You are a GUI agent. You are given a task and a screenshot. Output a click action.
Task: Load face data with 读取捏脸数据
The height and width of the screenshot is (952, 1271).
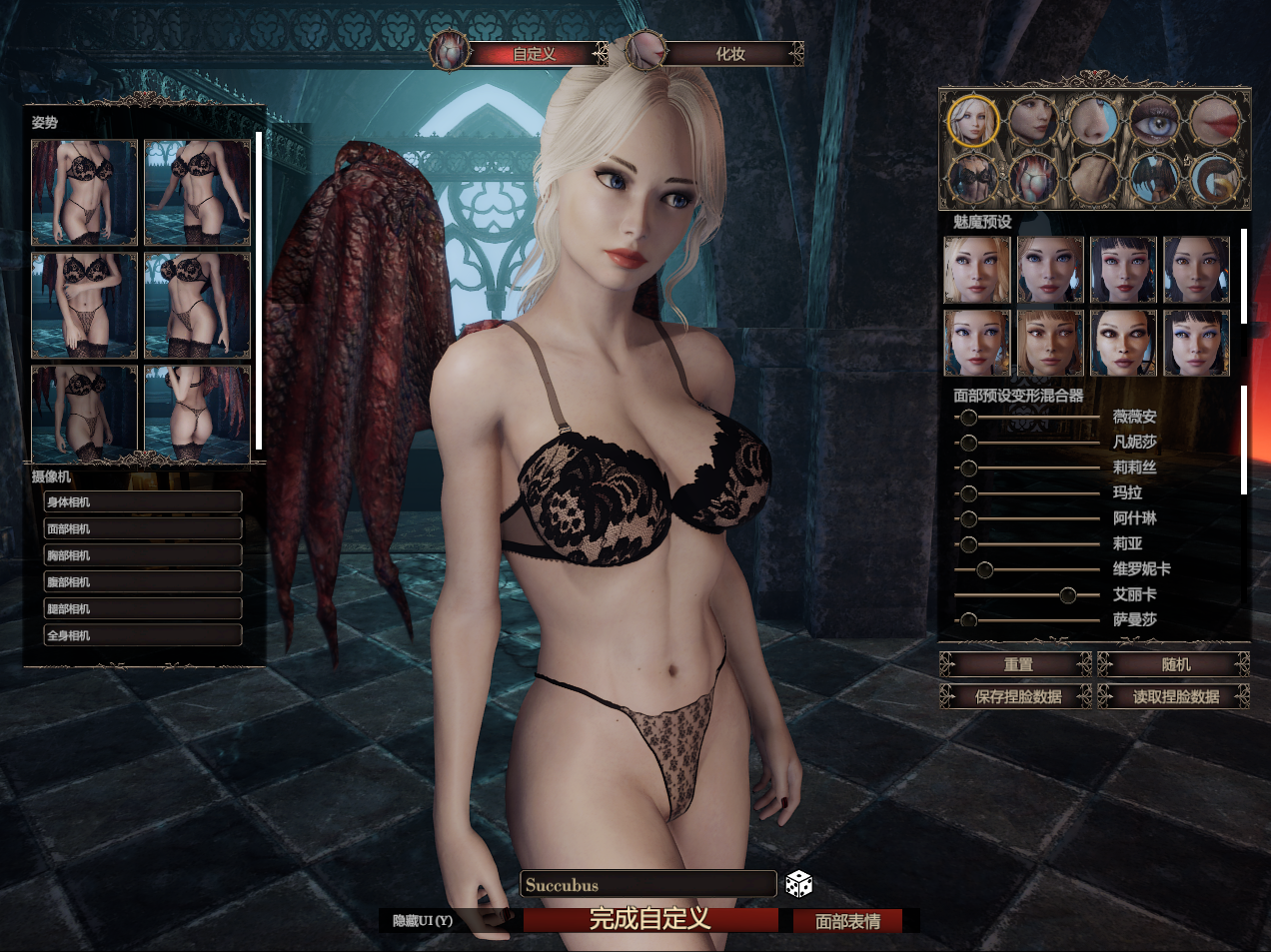point(1175,696)
